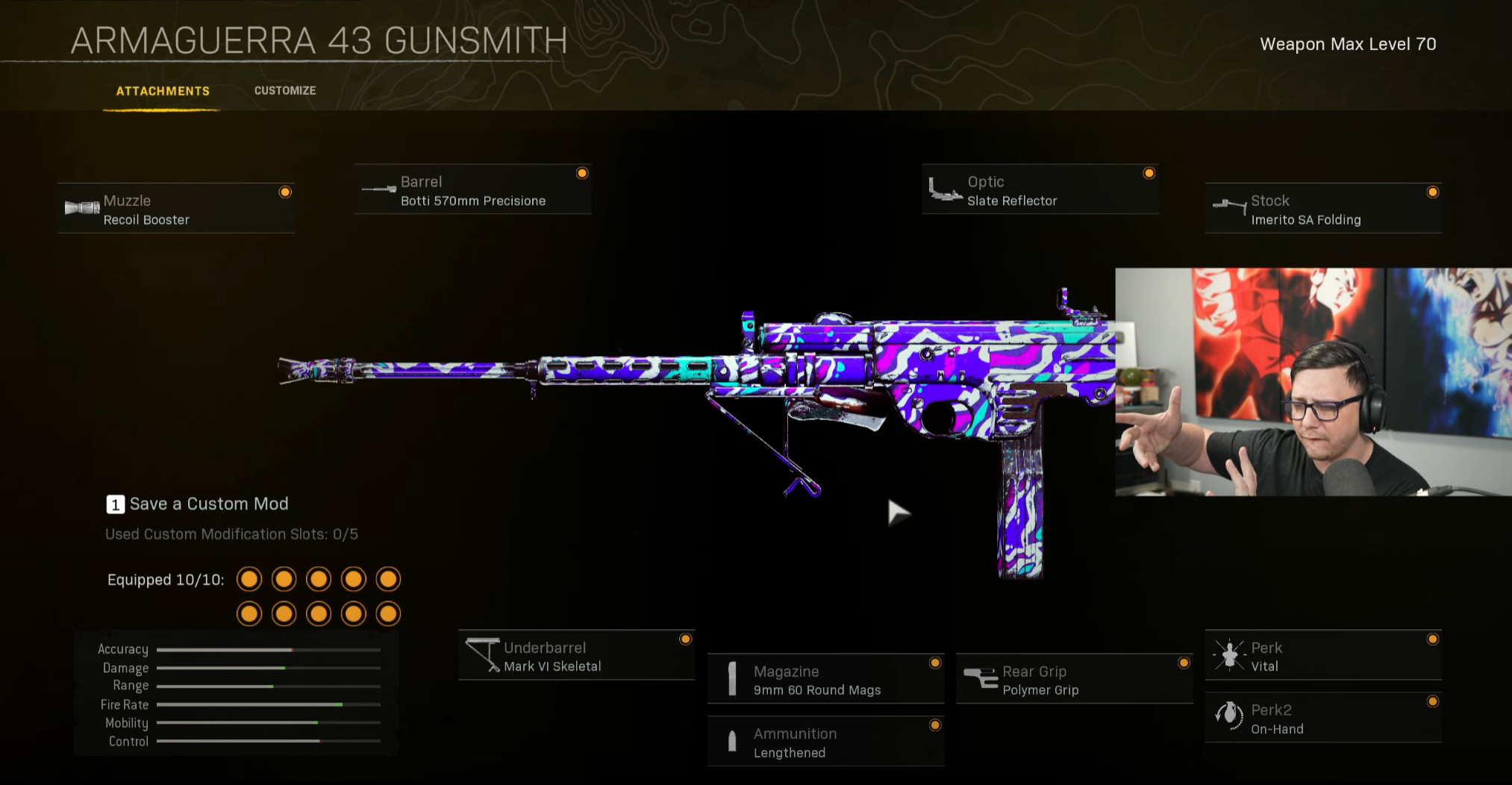Open the Ammunition Lengthened slot
The image size is (1512, 785).
[825, 743]
